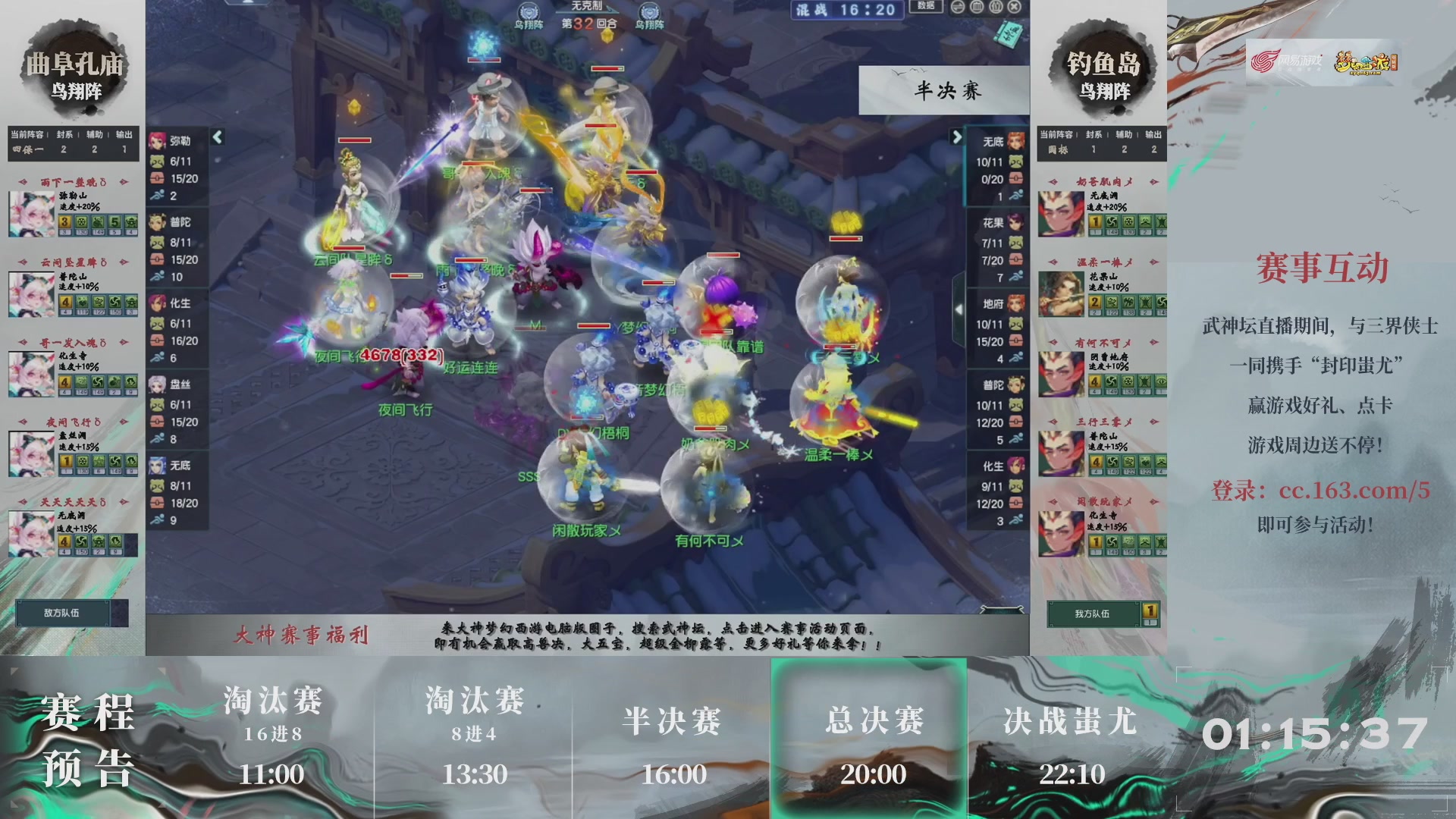Open the spectator list circle icon near top right
The image size is (1456, 819).
994,6
